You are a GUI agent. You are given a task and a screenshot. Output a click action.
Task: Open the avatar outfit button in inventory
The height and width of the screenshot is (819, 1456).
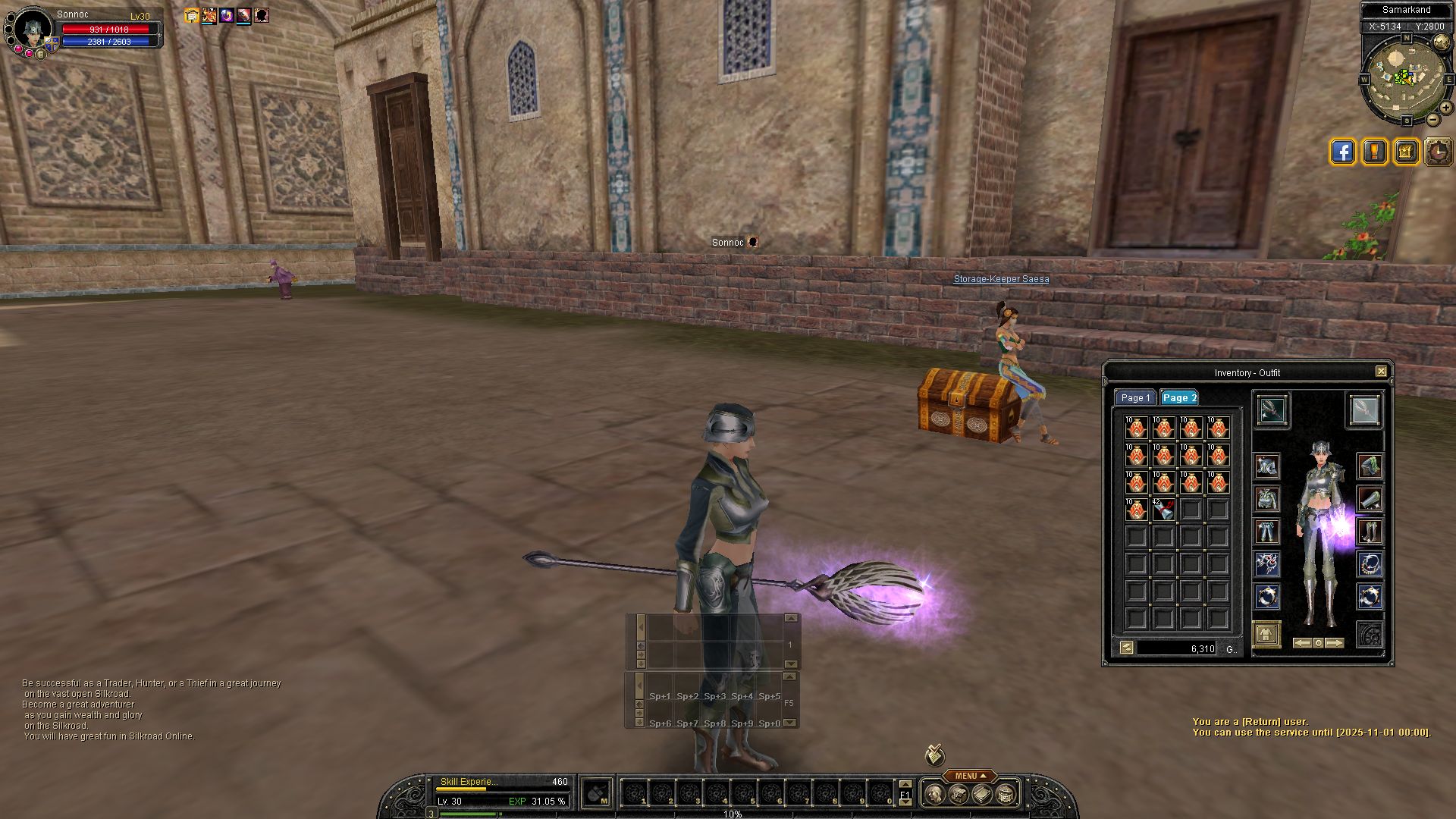coord(1266,634)
